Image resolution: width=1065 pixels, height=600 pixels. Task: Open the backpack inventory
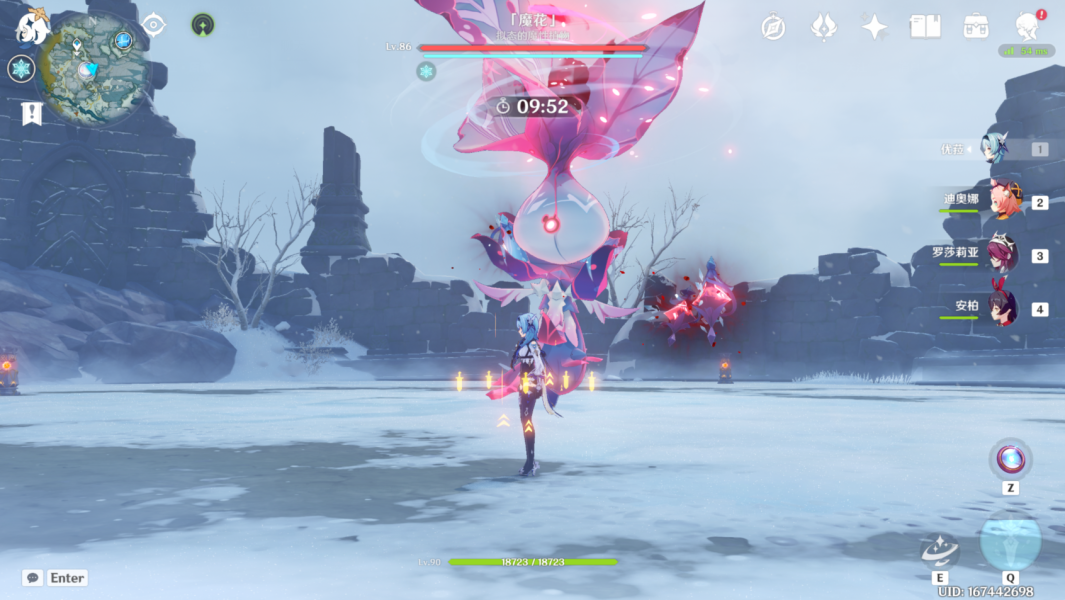click(x=976, y=27)
